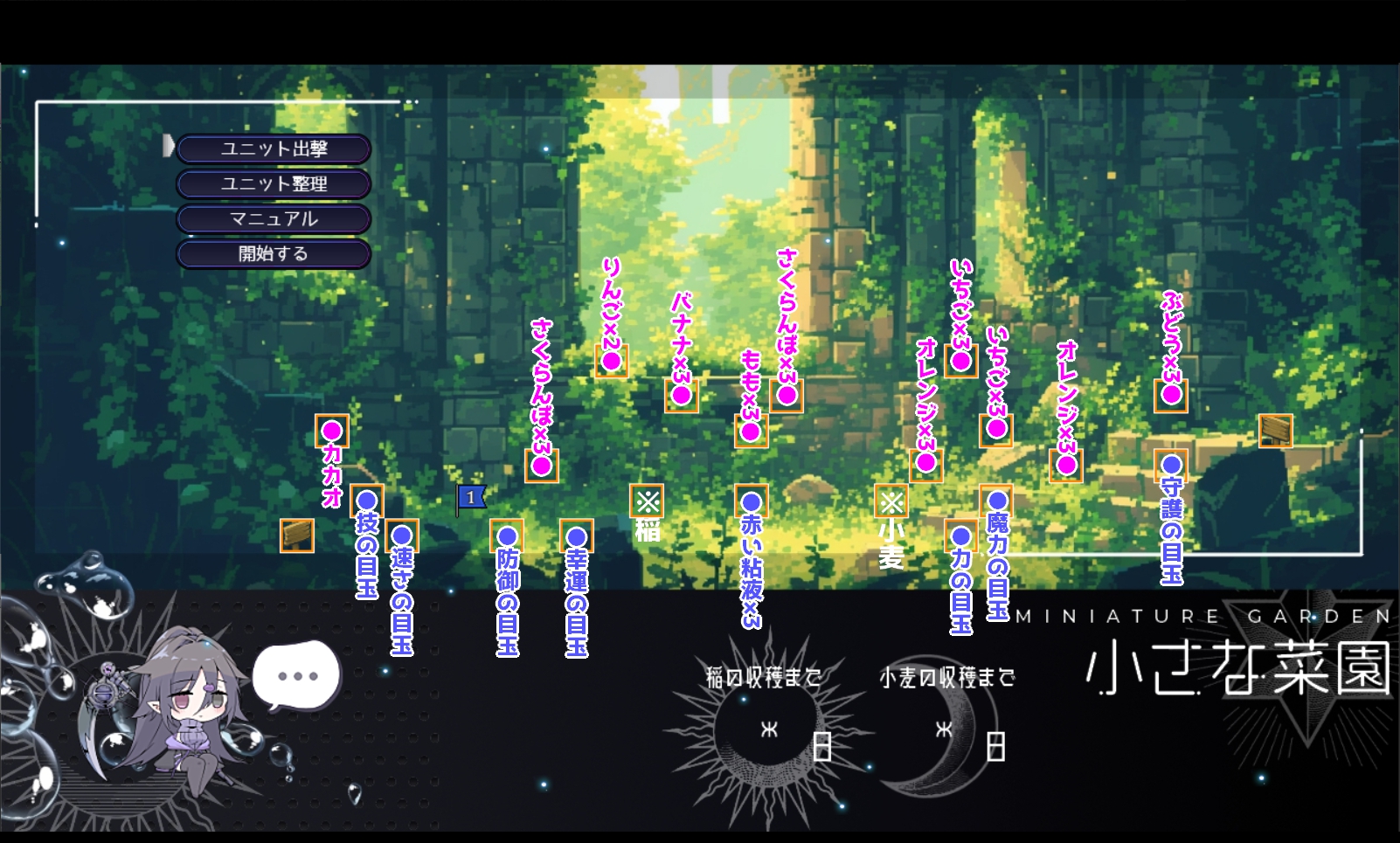Select the 守護の目玉 marker
1400x843 pixels.
(1171, 466)
